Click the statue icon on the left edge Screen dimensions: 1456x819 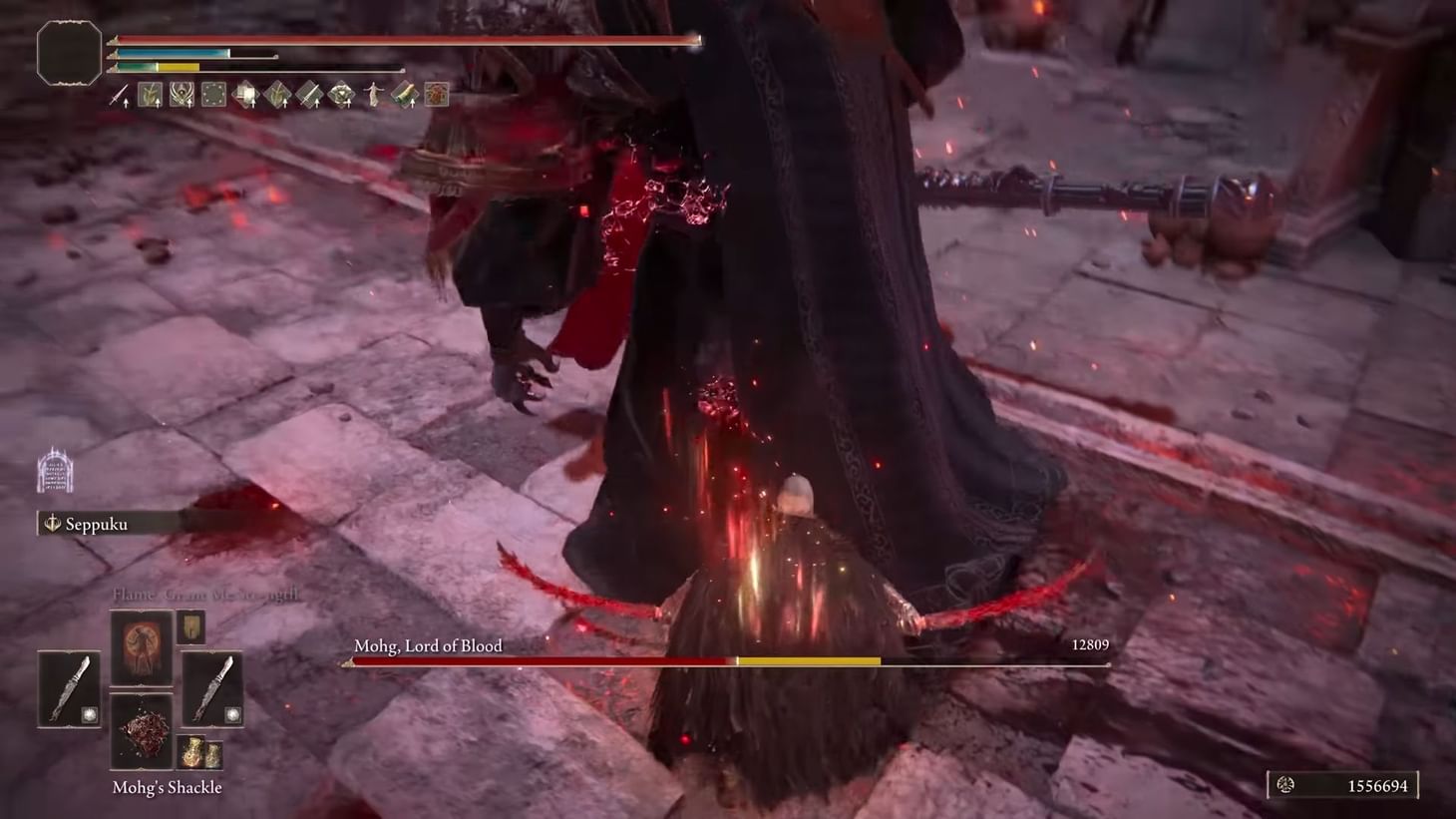pos(54,471)
